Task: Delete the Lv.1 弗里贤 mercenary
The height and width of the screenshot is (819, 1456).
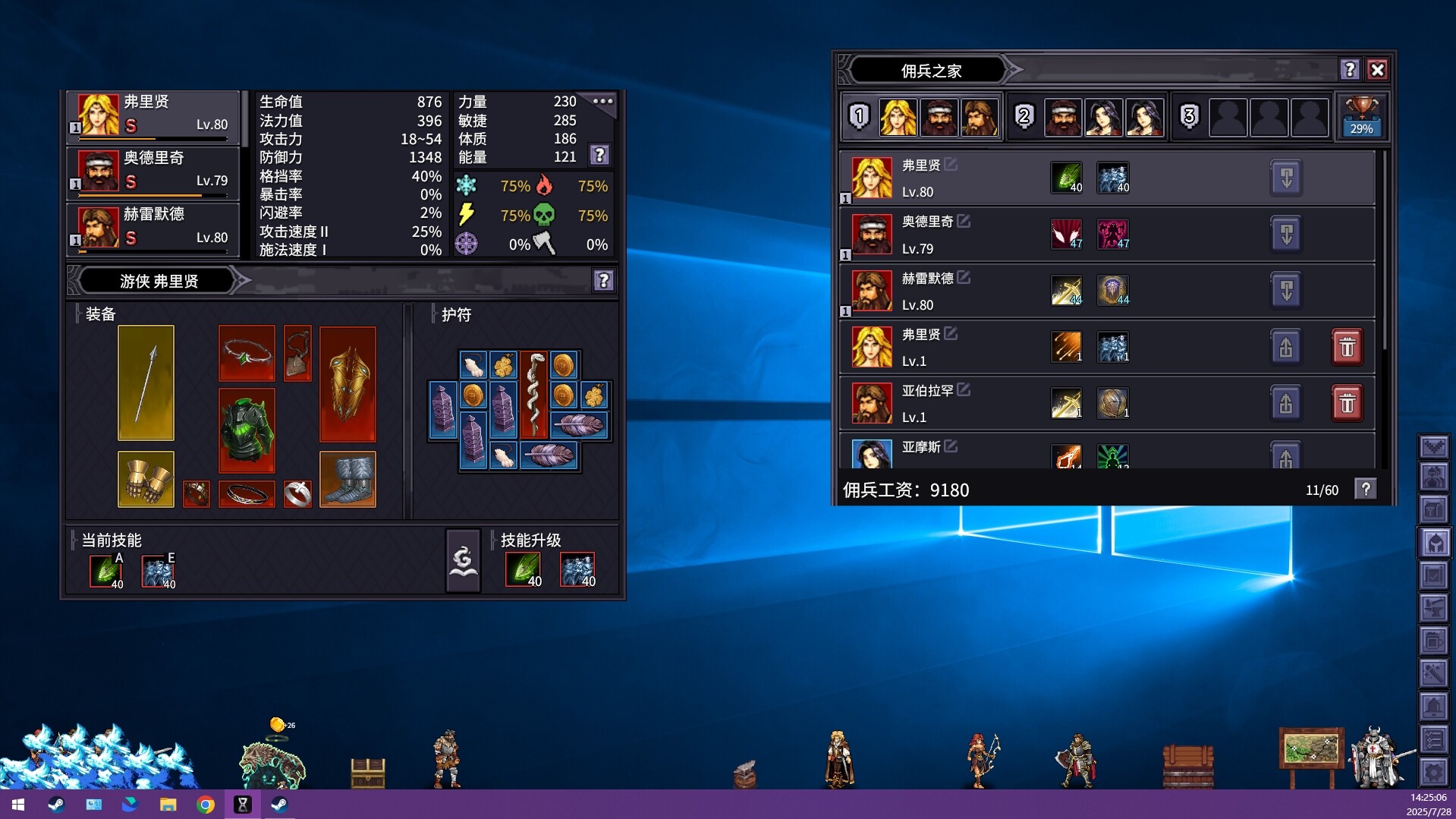Action: tap(1347, 347)
